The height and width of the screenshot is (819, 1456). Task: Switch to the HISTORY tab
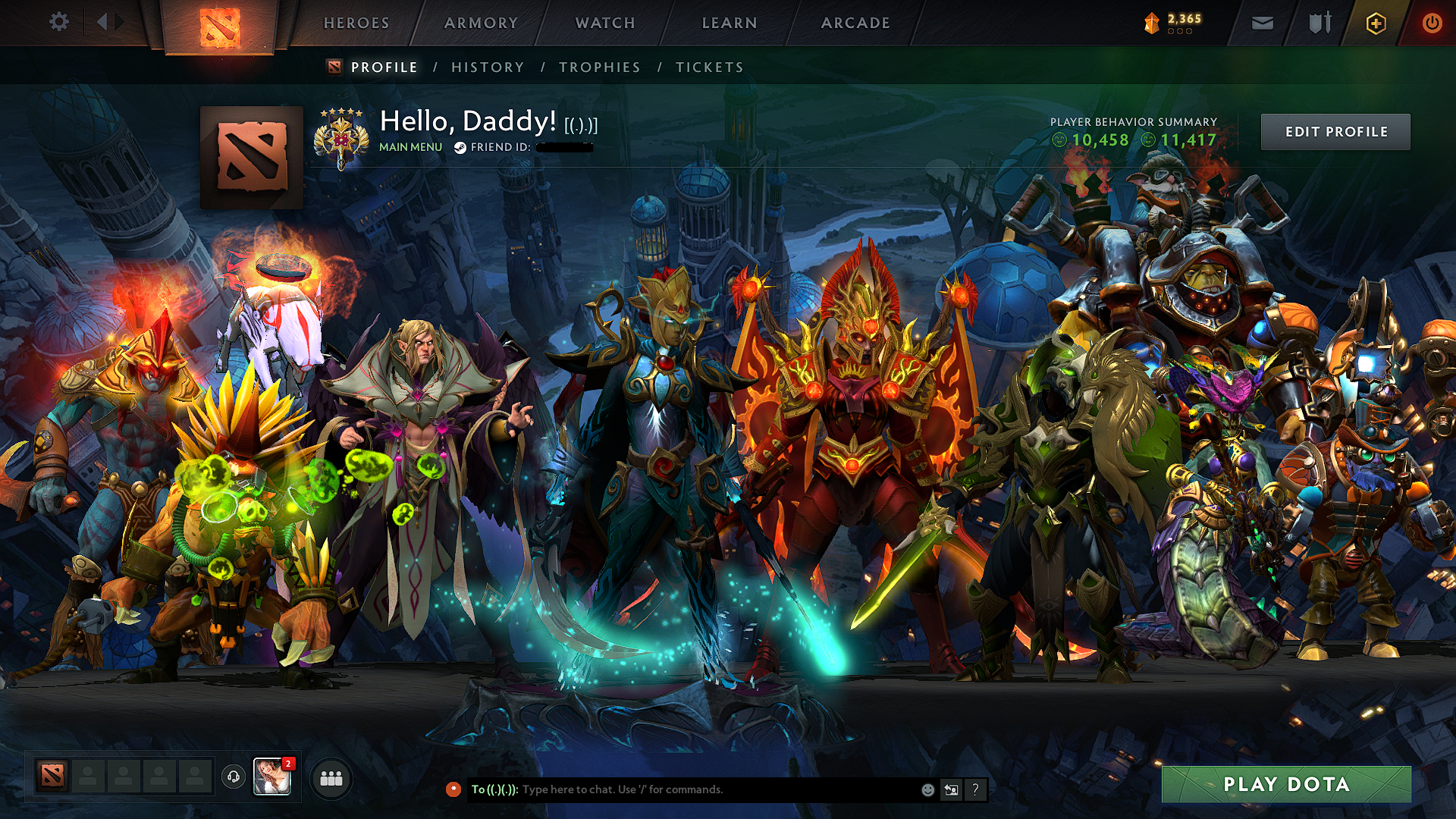(x=486, y=67)
